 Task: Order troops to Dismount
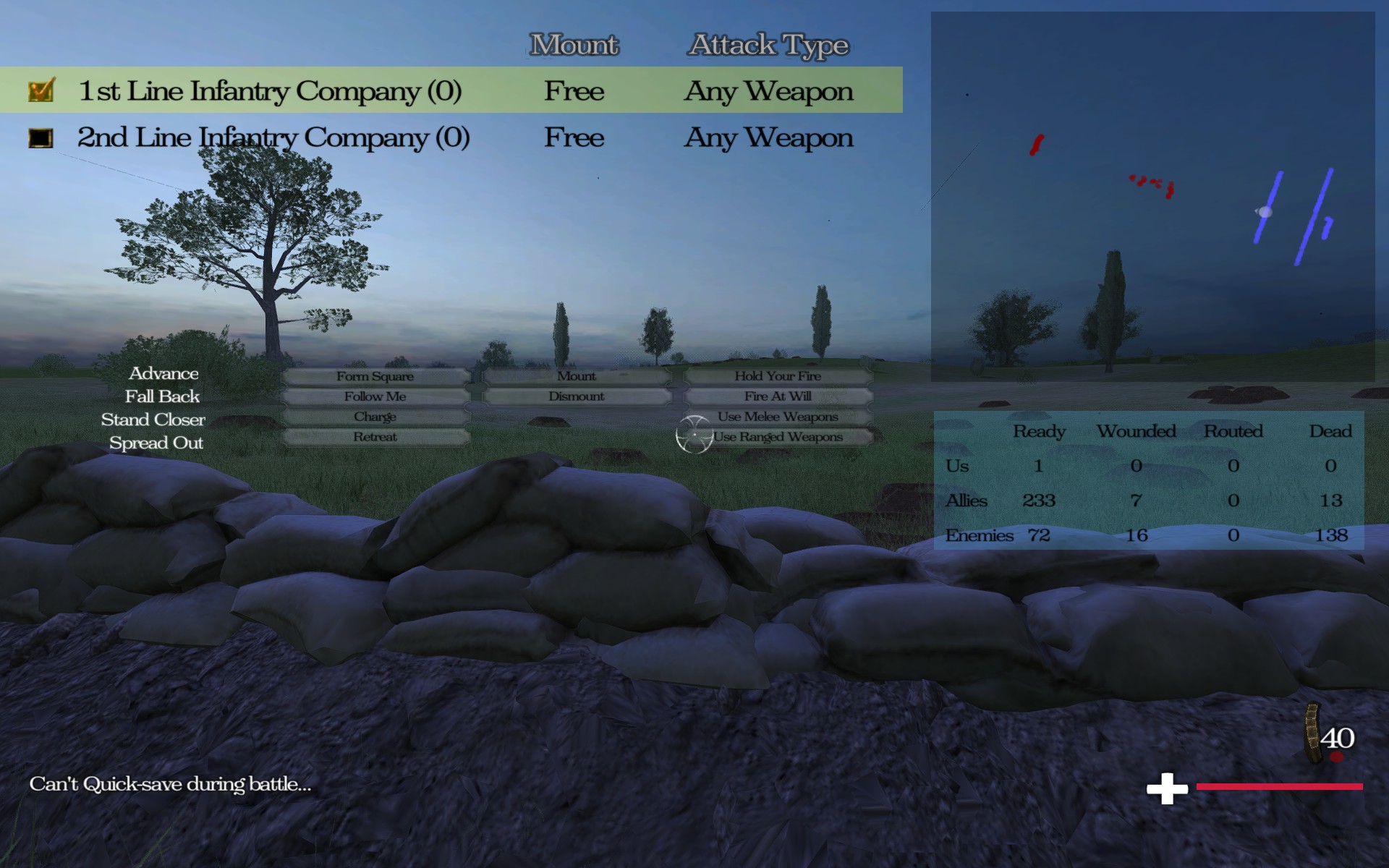(x=577, y=396)
